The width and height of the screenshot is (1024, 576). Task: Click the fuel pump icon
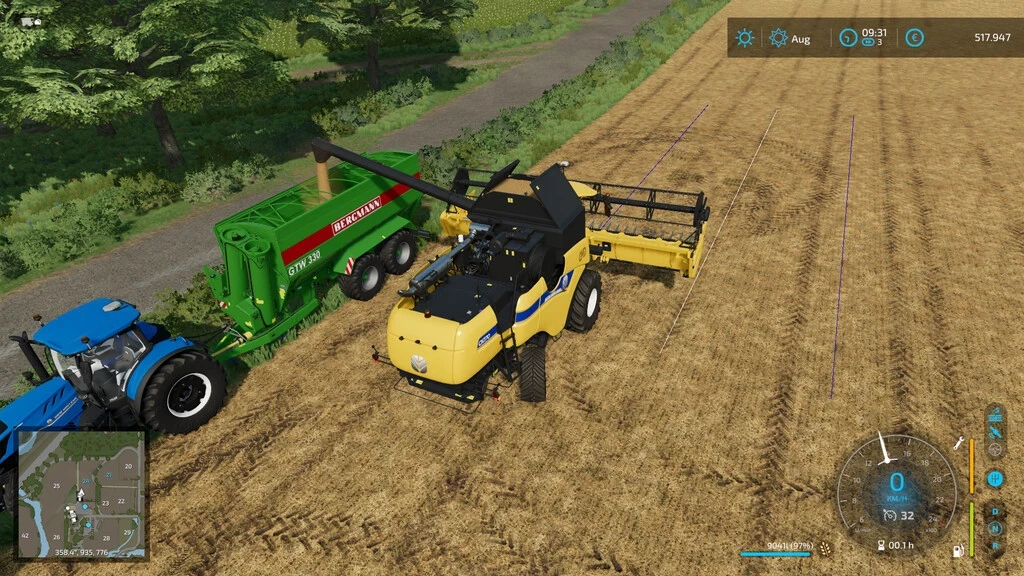tap(959, 550)
